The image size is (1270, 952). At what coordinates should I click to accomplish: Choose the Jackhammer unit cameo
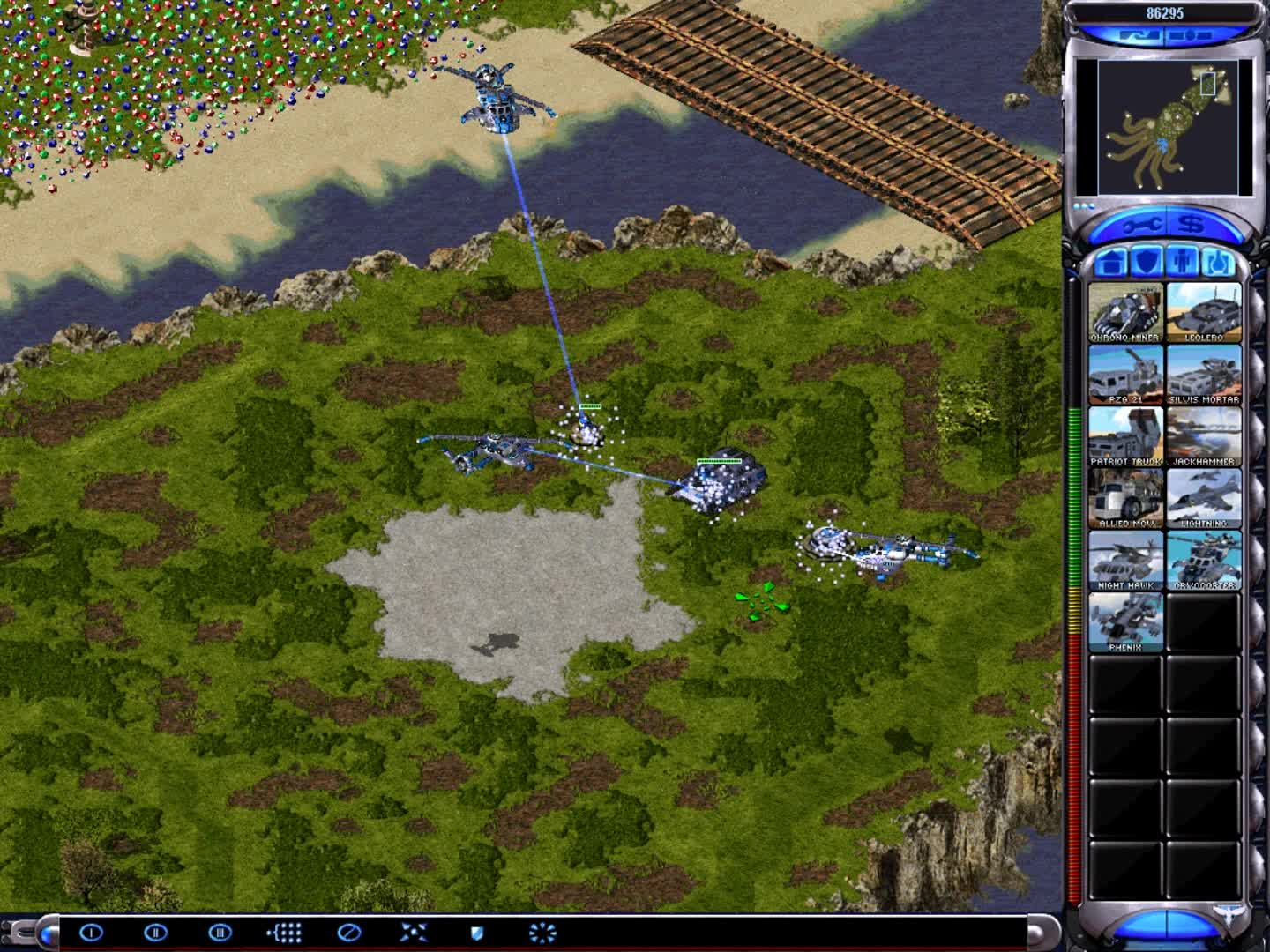(x=1204, y=436)
